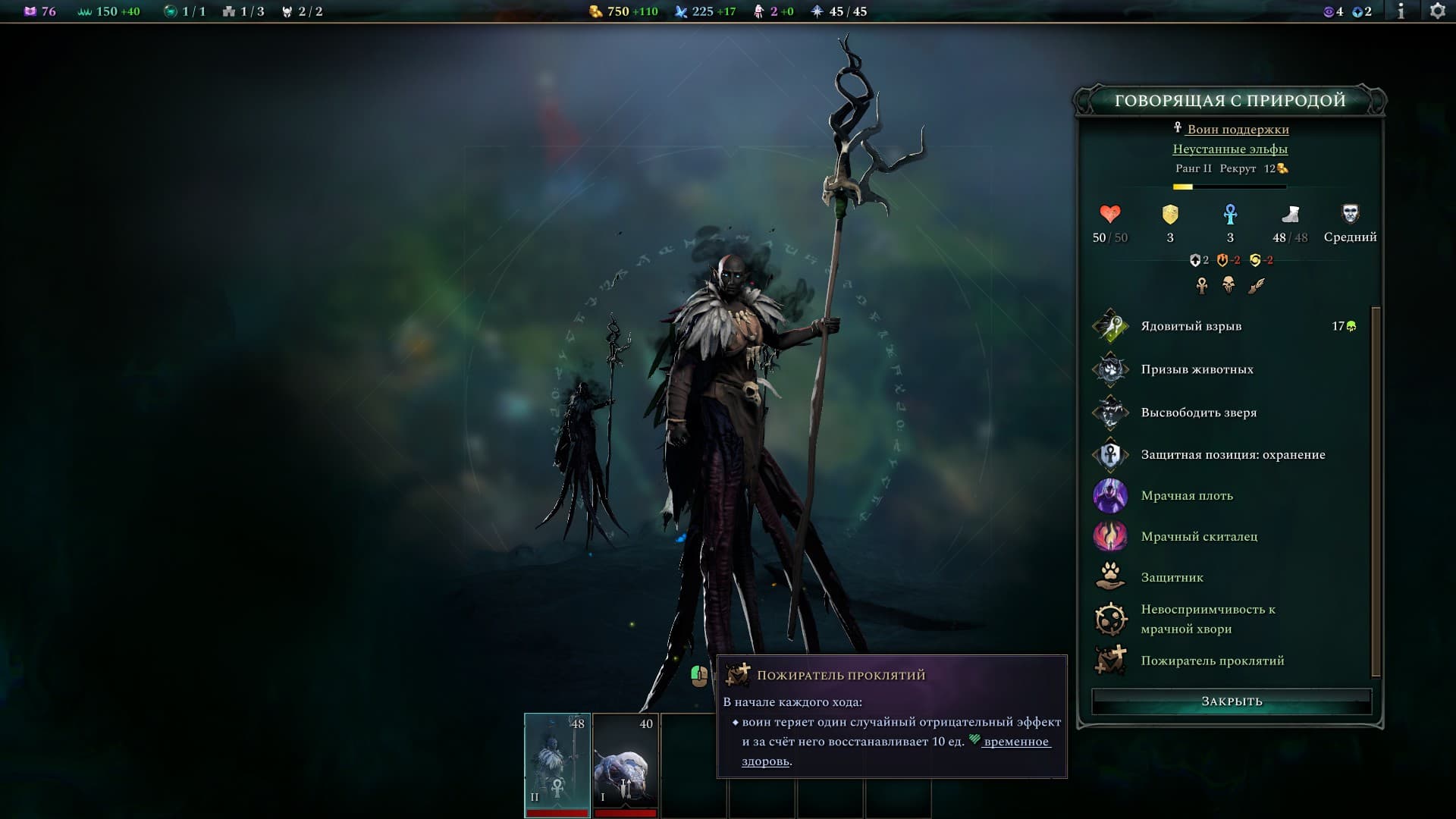Select the Пожиратель проклятий trait row
The height and width of the screenshot is (819, 1456).
coord(1212,661)
